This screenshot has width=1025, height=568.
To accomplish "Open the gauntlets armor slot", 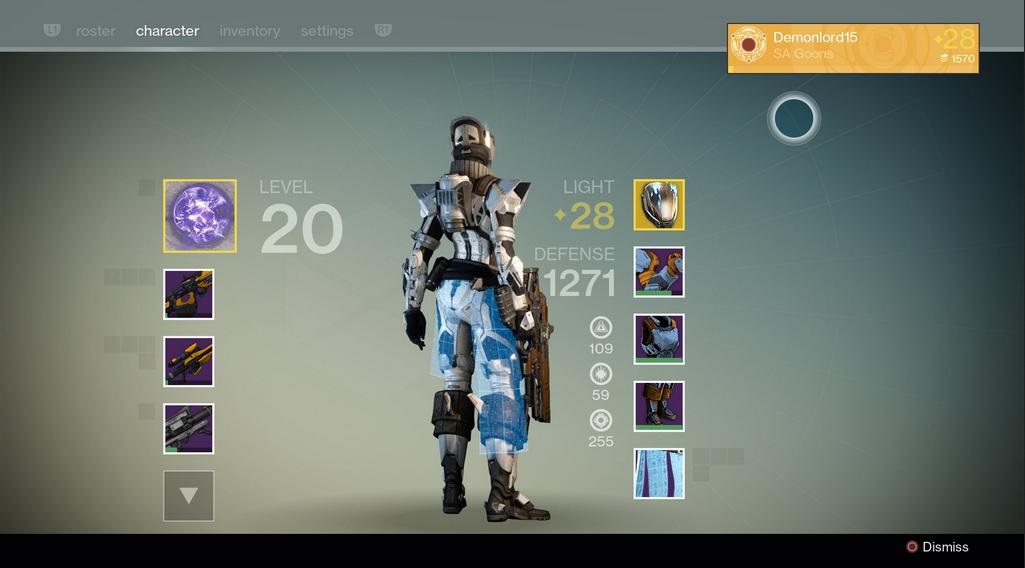I will point(659,272).
